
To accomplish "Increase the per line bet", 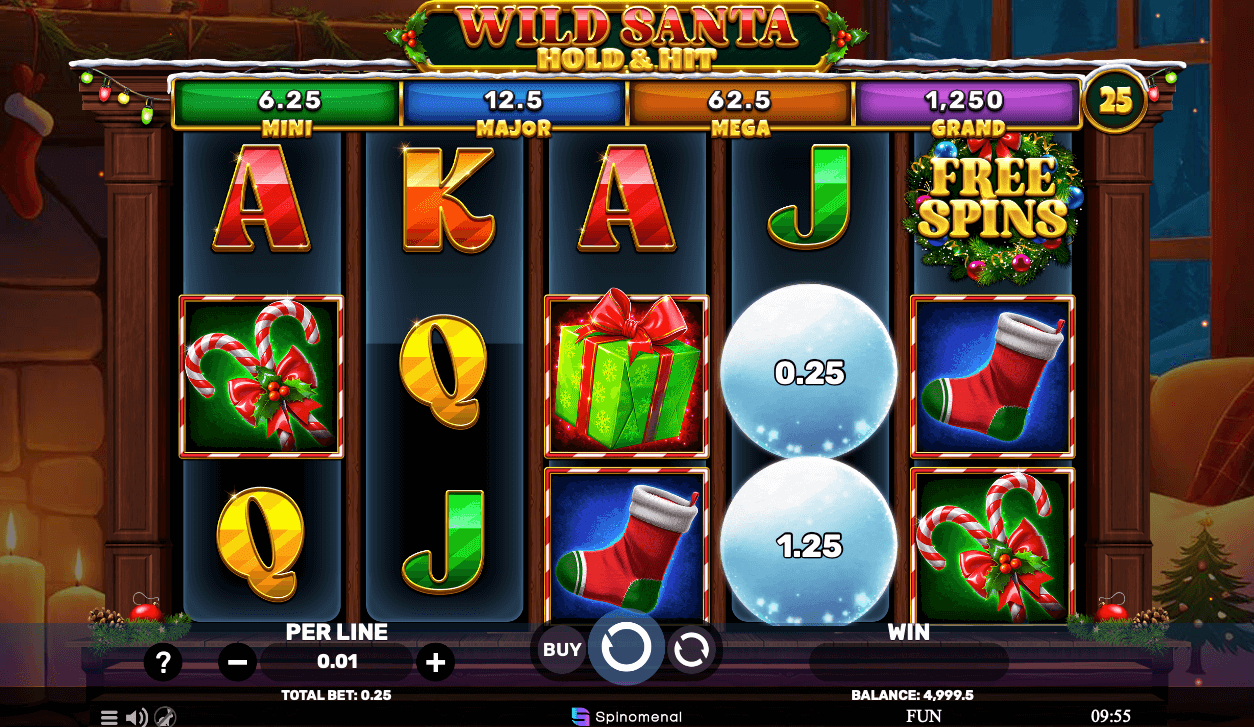I will pos(435,661).
